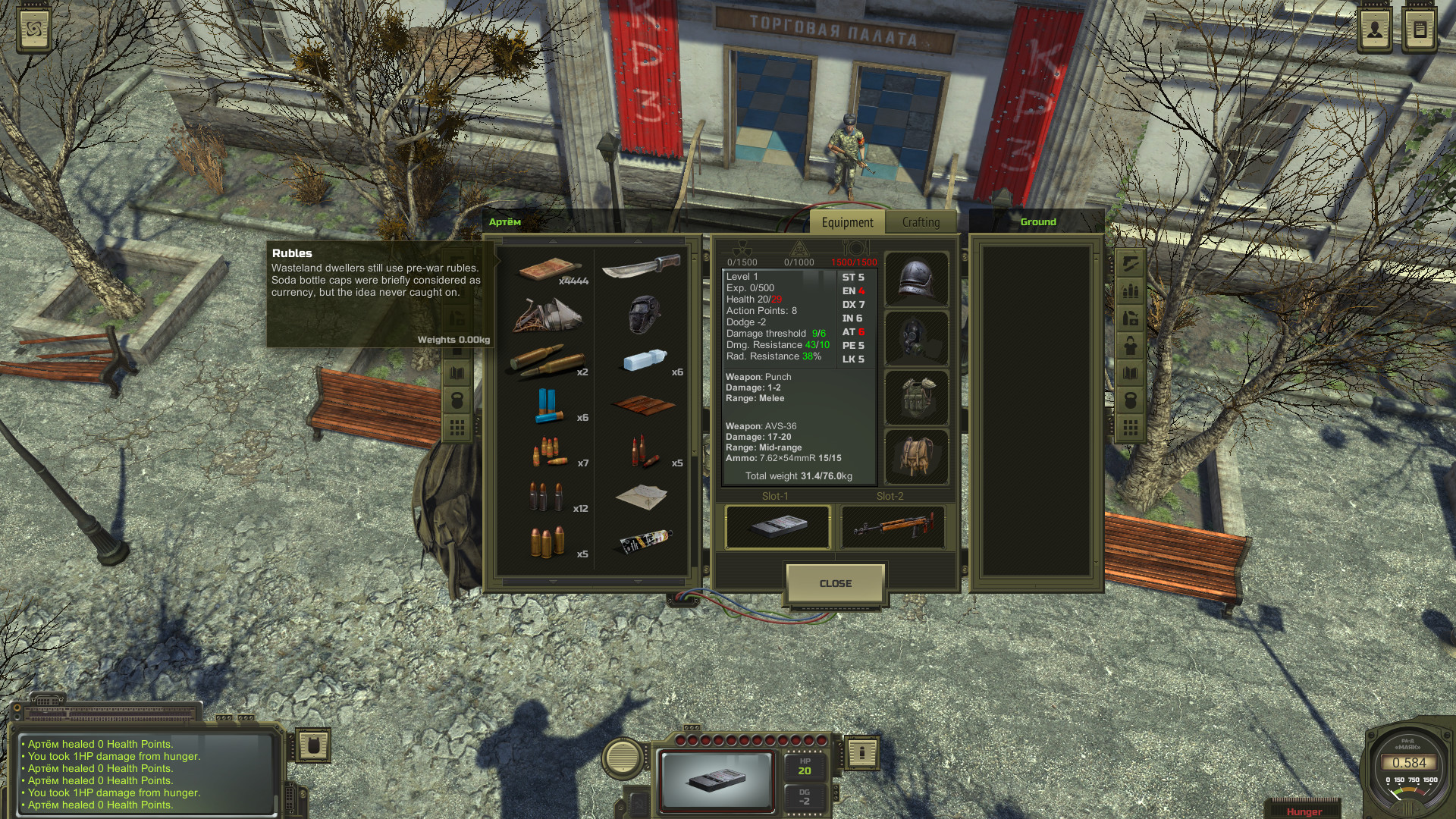Filter clothing with the person icon

(1130, 344)
